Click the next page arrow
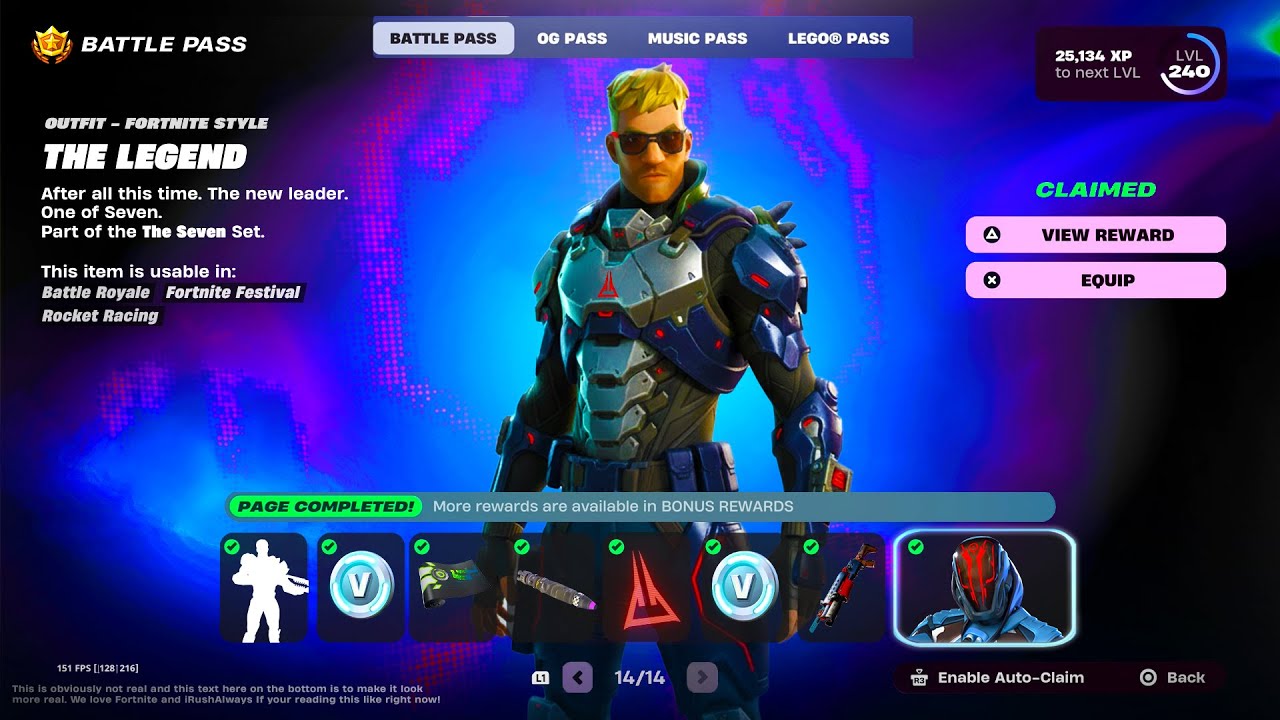Image resolution: width=1280 pixels, height=720 pixels. pyautogui.click(x=702, y=678)
